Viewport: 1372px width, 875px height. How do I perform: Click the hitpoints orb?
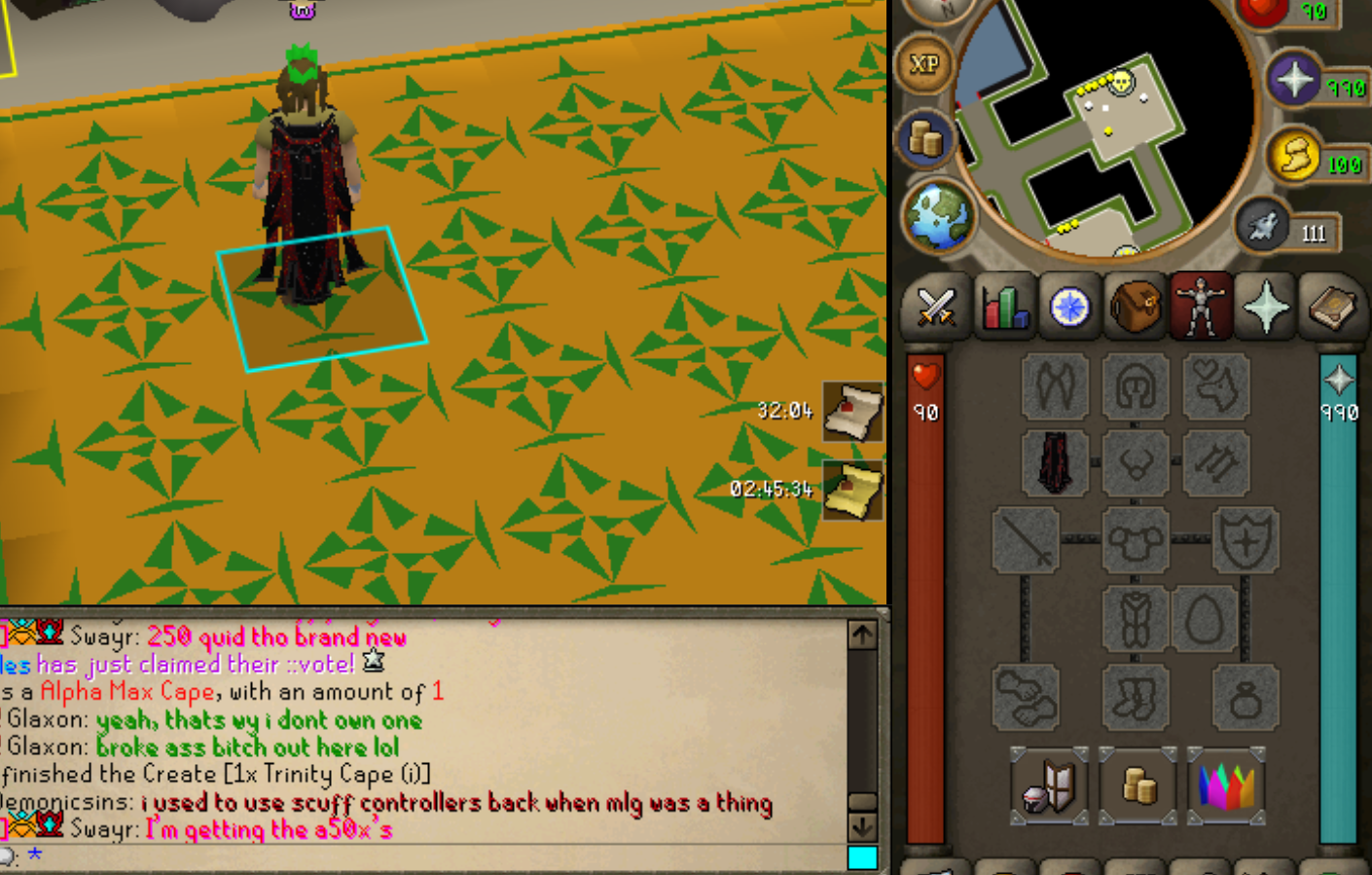pyautogui.click(x=1262, y=10)
